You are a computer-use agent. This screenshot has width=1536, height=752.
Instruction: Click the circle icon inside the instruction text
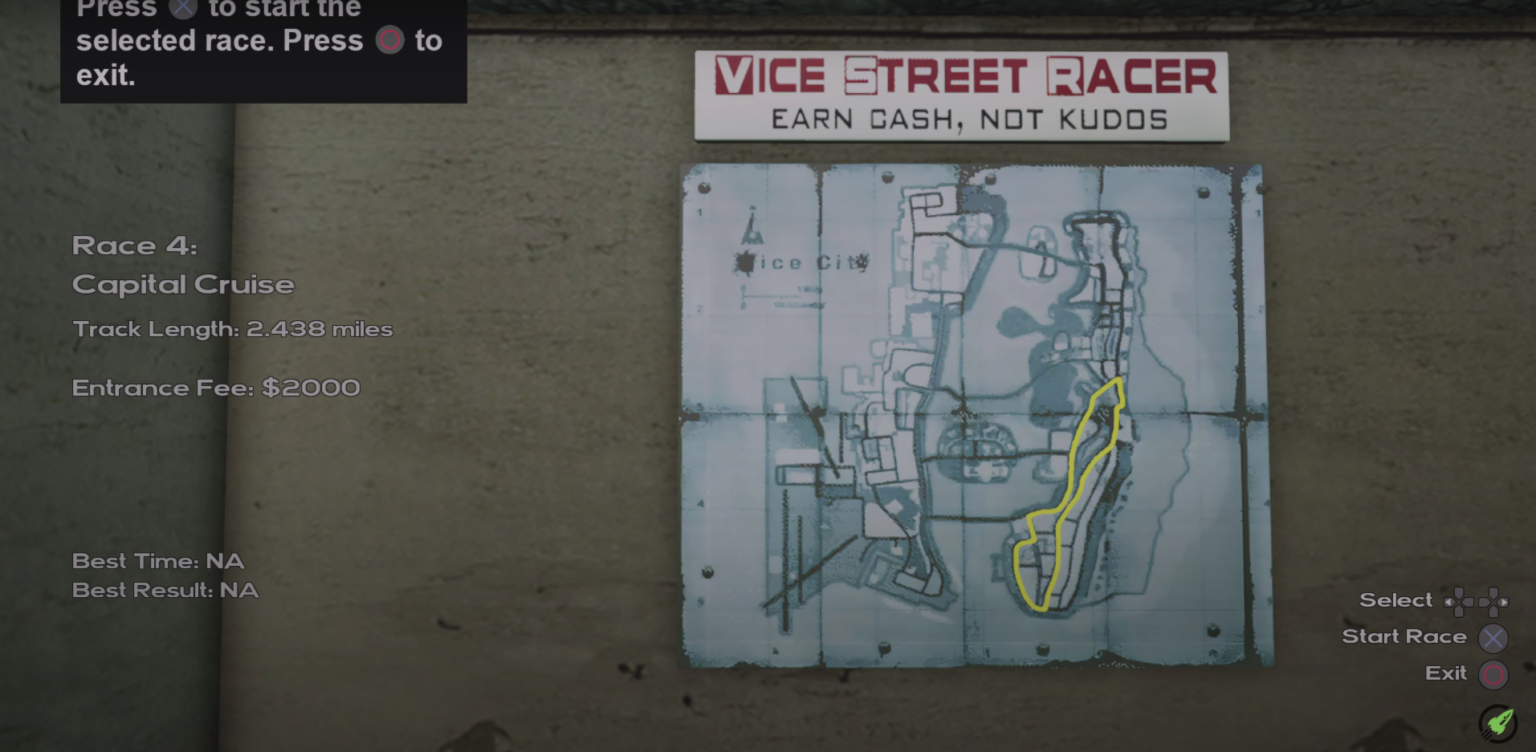(390, 41)
